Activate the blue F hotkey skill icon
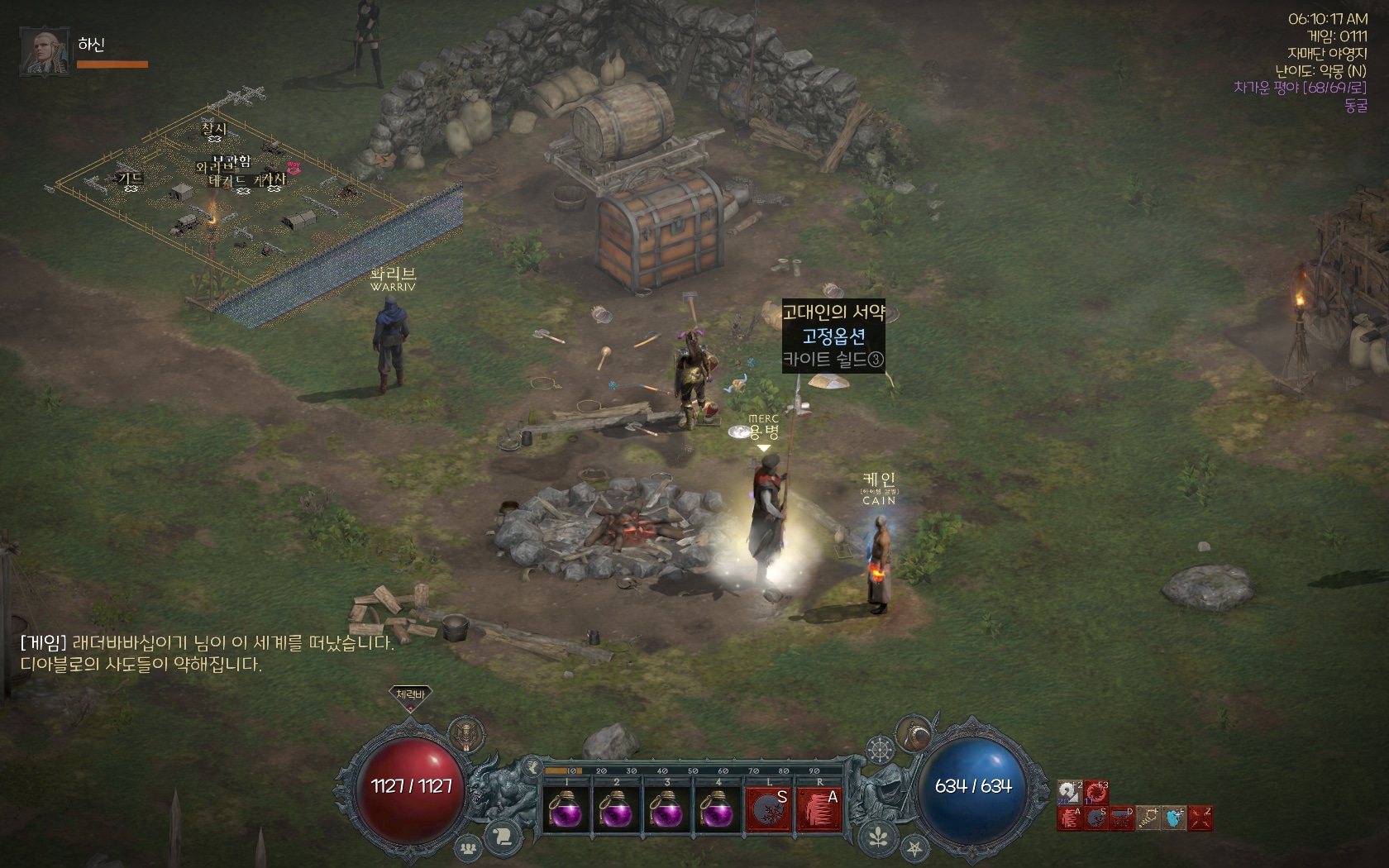 click(1174, 818)
